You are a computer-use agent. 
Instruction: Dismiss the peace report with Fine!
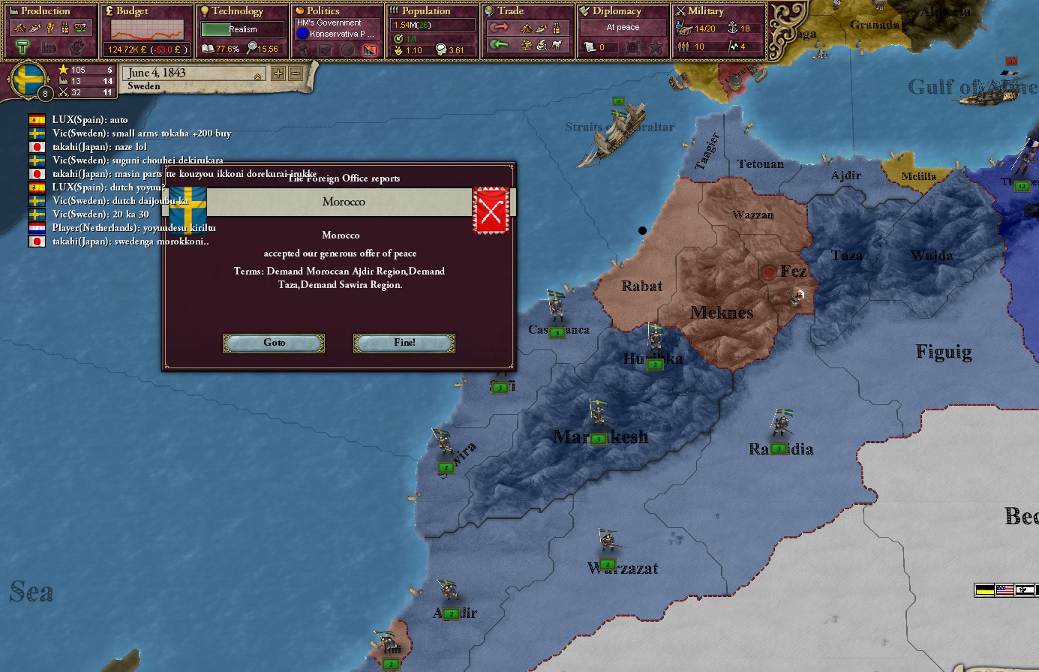coord(404,343)
